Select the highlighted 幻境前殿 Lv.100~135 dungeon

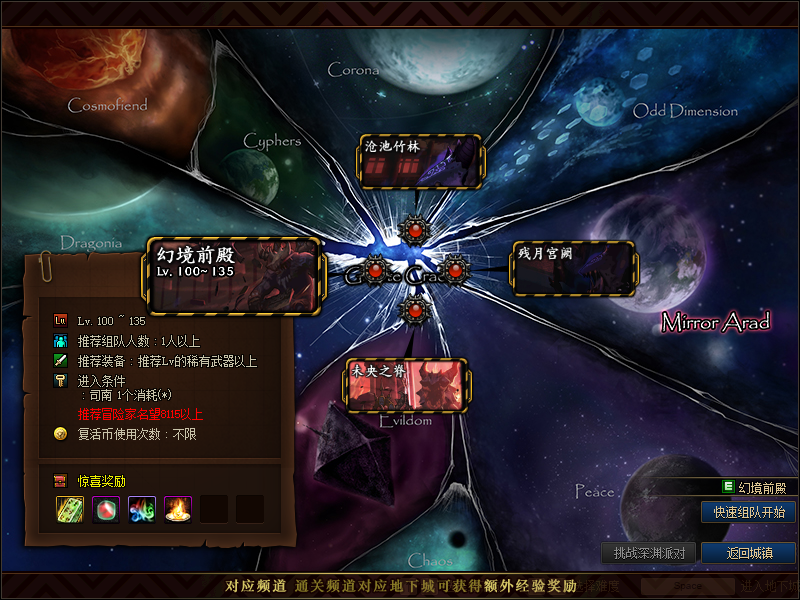tap(234, 273)
